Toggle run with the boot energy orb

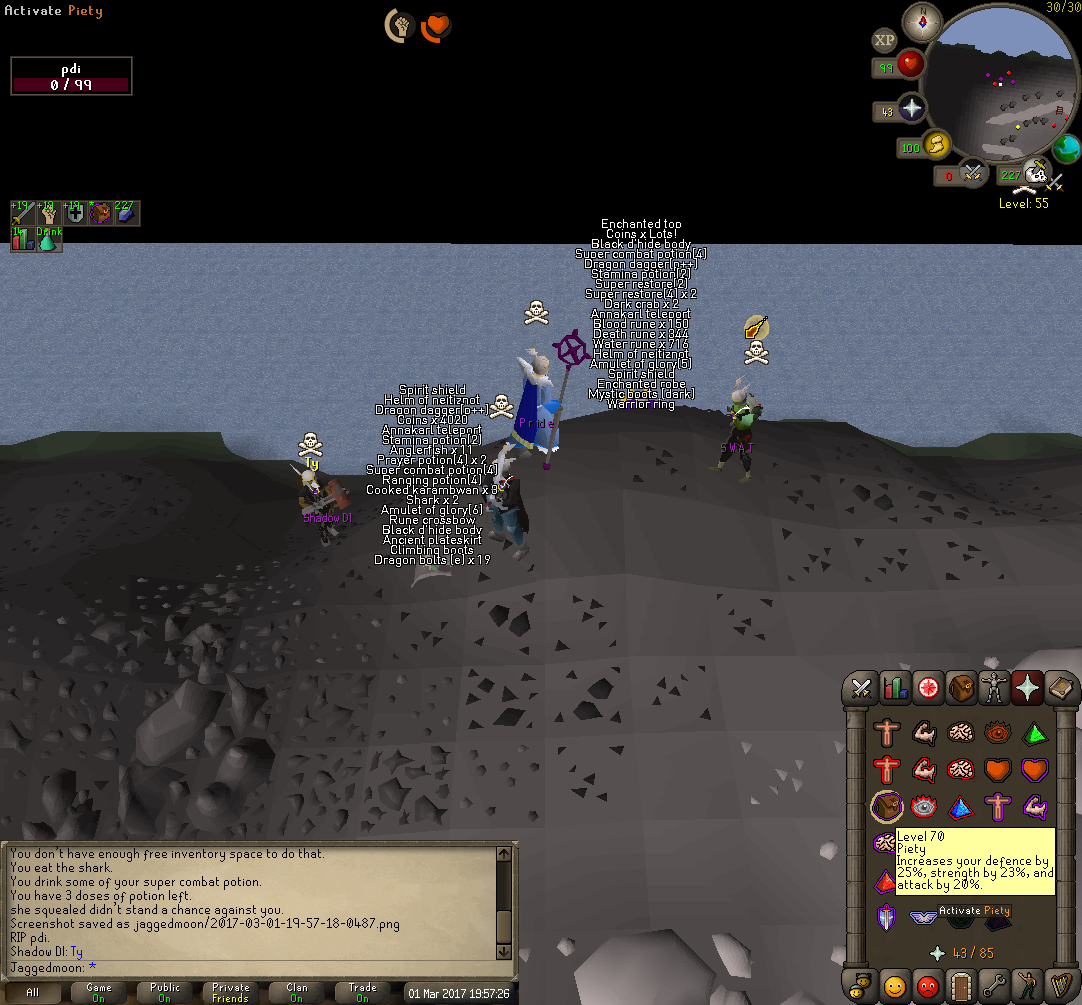click(x=936, y=147)
